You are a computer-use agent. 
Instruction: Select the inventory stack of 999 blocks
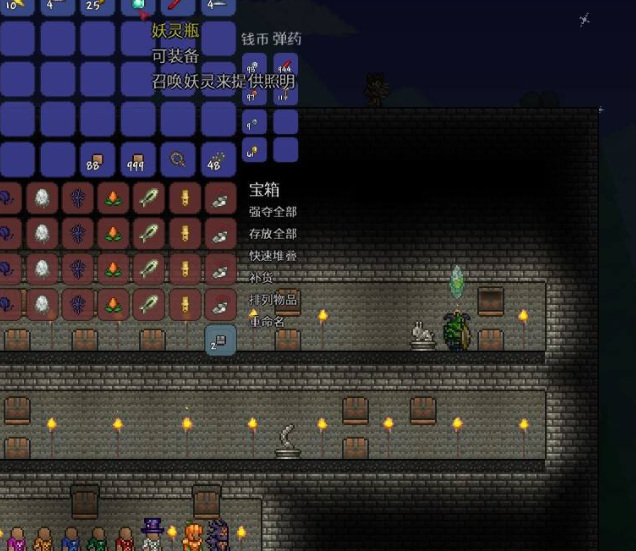(x=138, y=158)
